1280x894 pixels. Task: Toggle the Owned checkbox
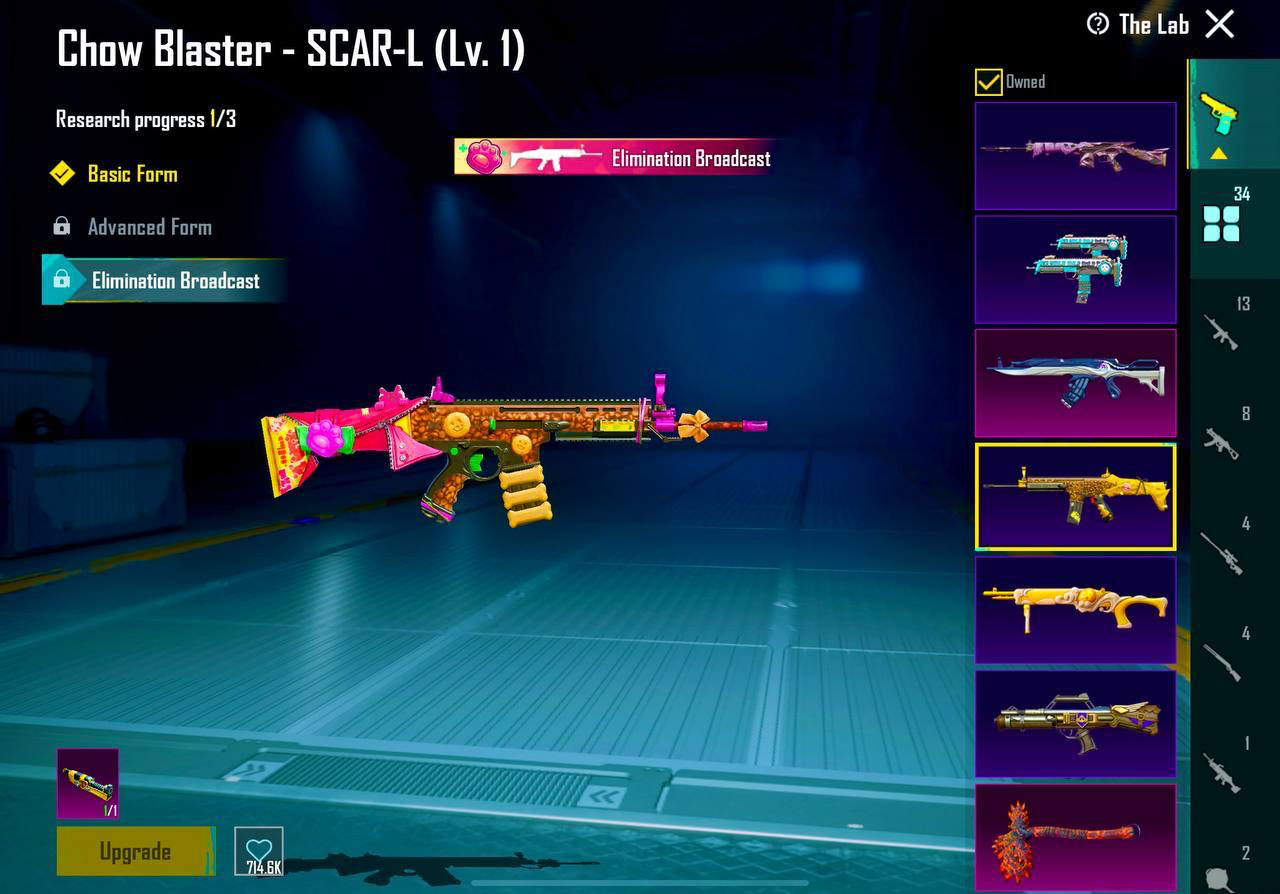click(x=988, y=82)
